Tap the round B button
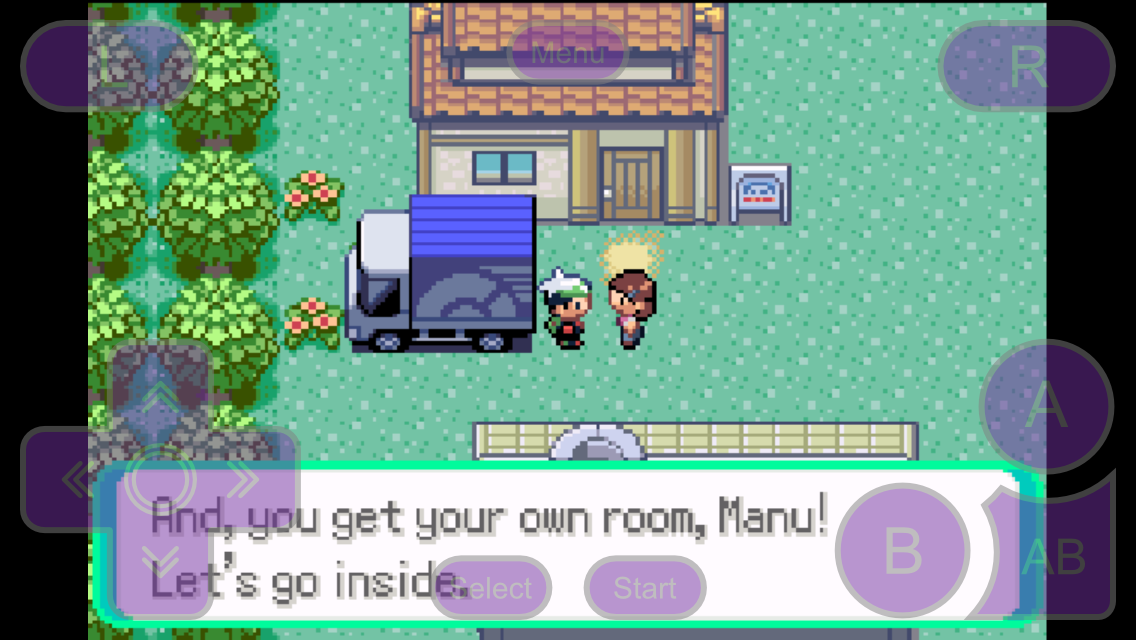Screen dimensions: 1136x640 902,551
